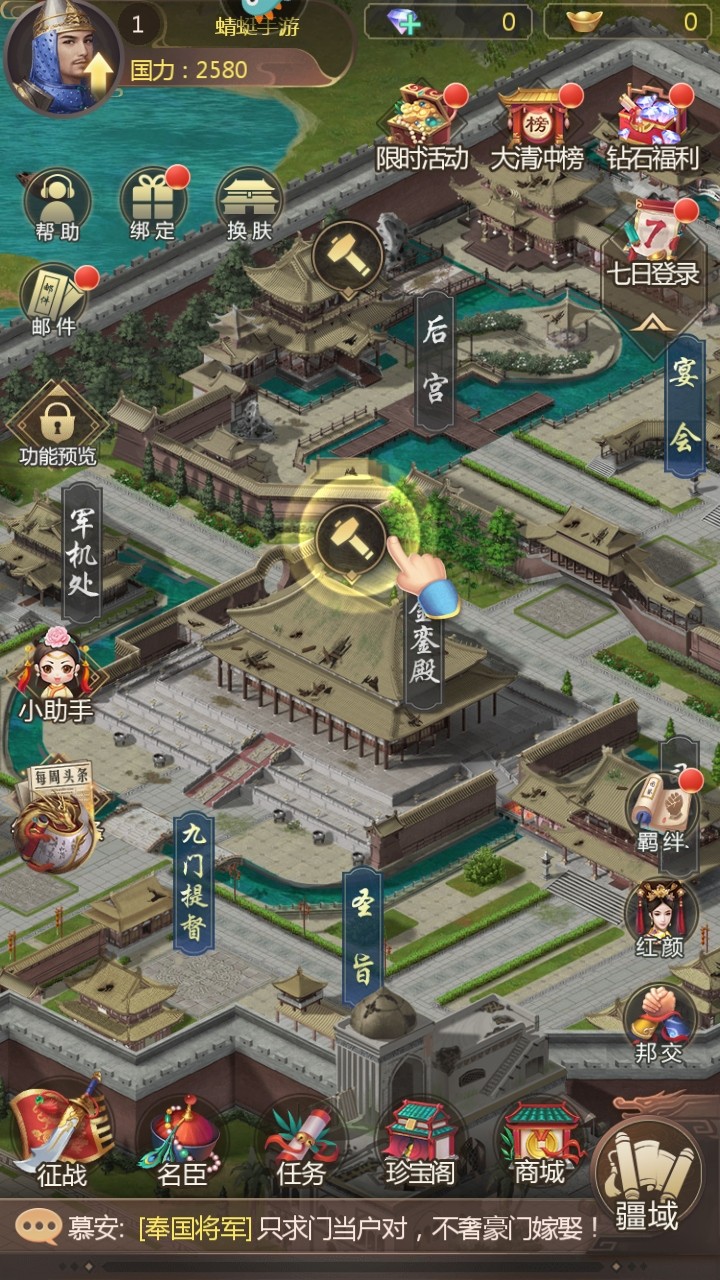This screenshot has width=720, height=1280.
Task: Tap the 绑定 gift box icon
Action: pos(152,203)
